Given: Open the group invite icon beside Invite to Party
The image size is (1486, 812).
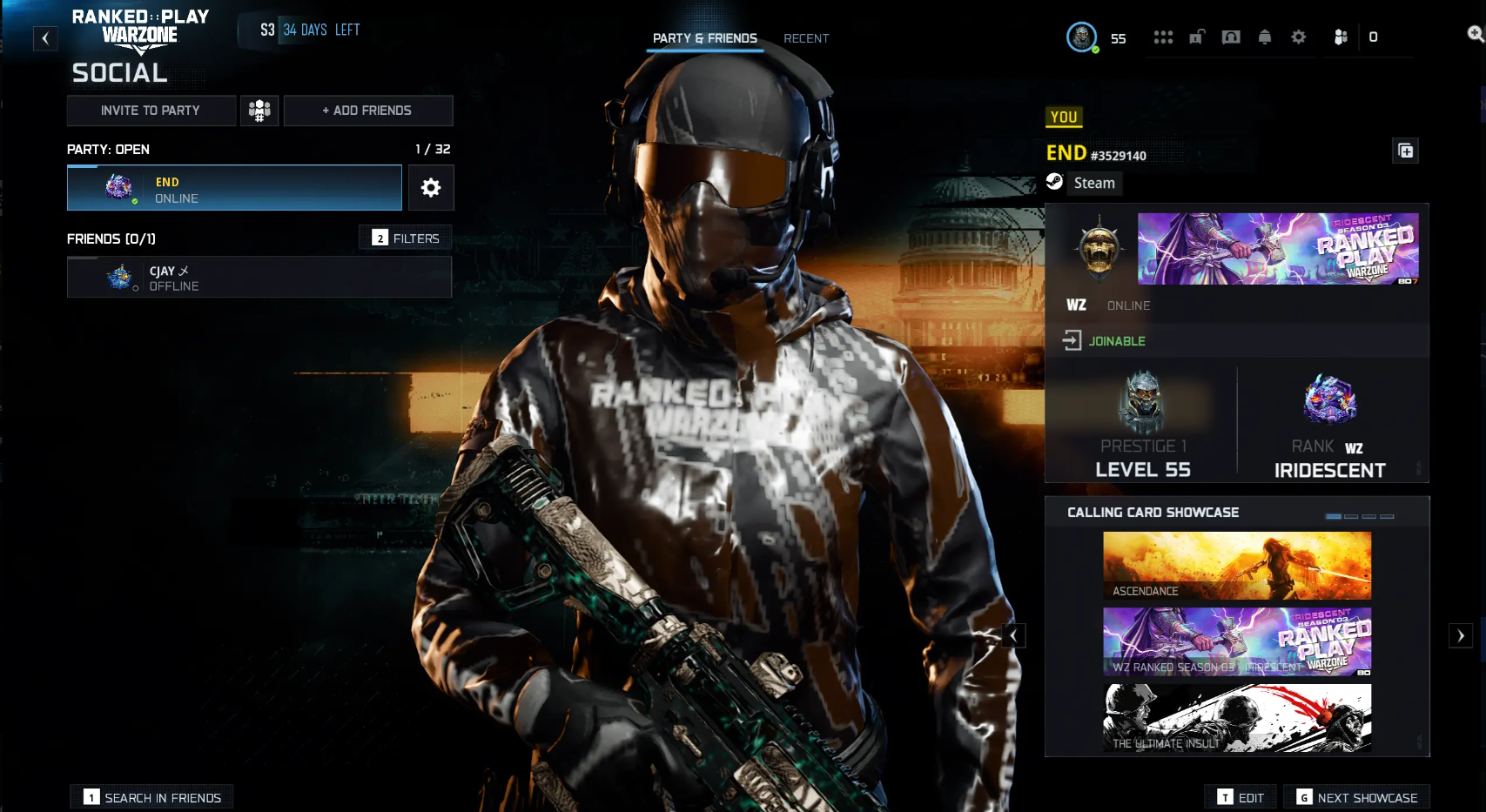Looking at the screenshot, I should [x=259, y=111].
